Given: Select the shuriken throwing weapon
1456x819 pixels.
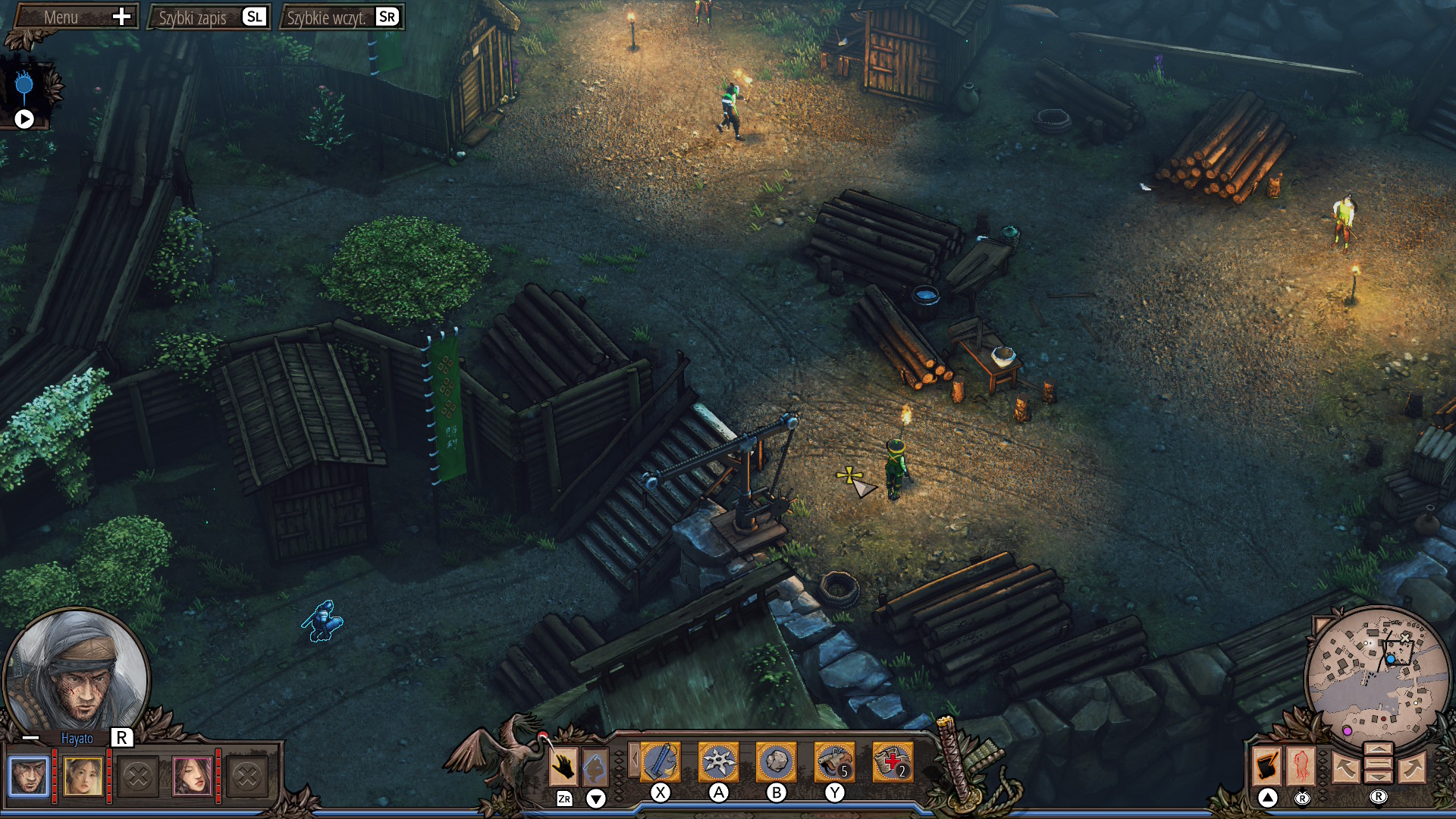Looking at the screenshot, I should coord(717,762).
